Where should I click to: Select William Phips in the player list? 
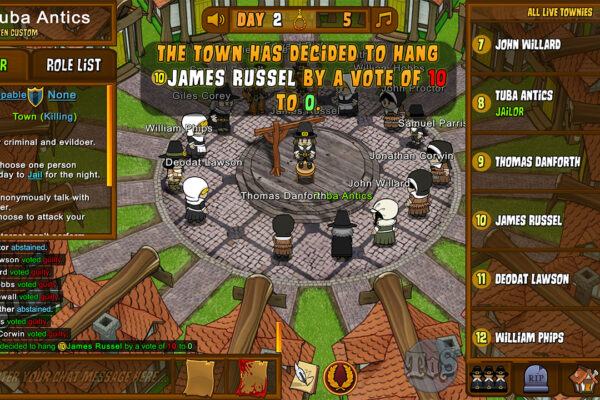[x=532, y=337]
